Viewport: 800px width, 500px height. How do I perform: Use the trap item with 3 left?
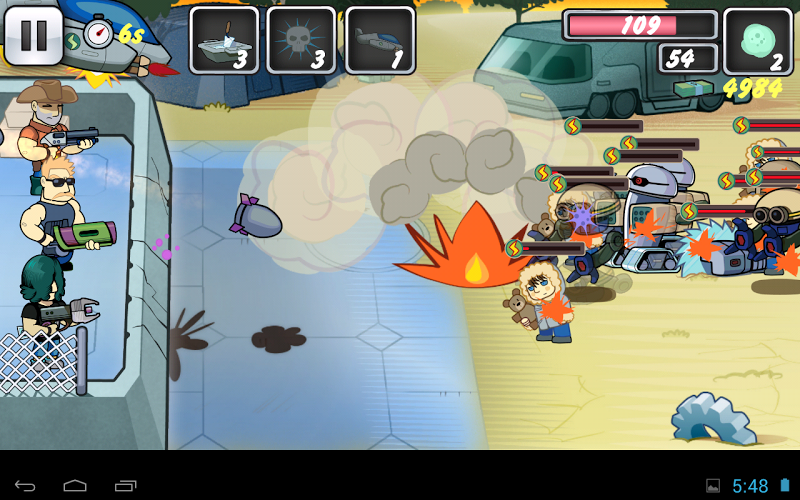tap(224, 40)
